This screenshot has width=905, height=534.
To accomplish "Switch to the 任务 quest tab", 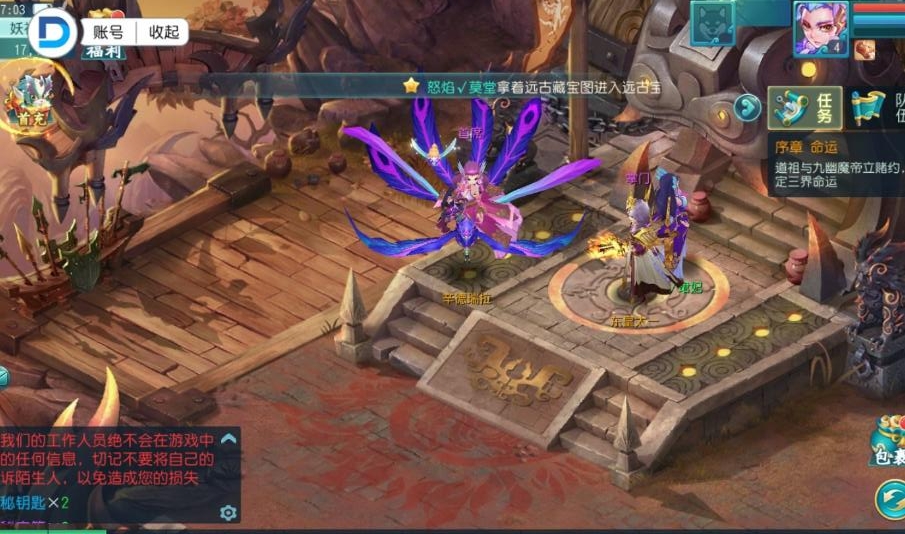I will coord(805,108).
